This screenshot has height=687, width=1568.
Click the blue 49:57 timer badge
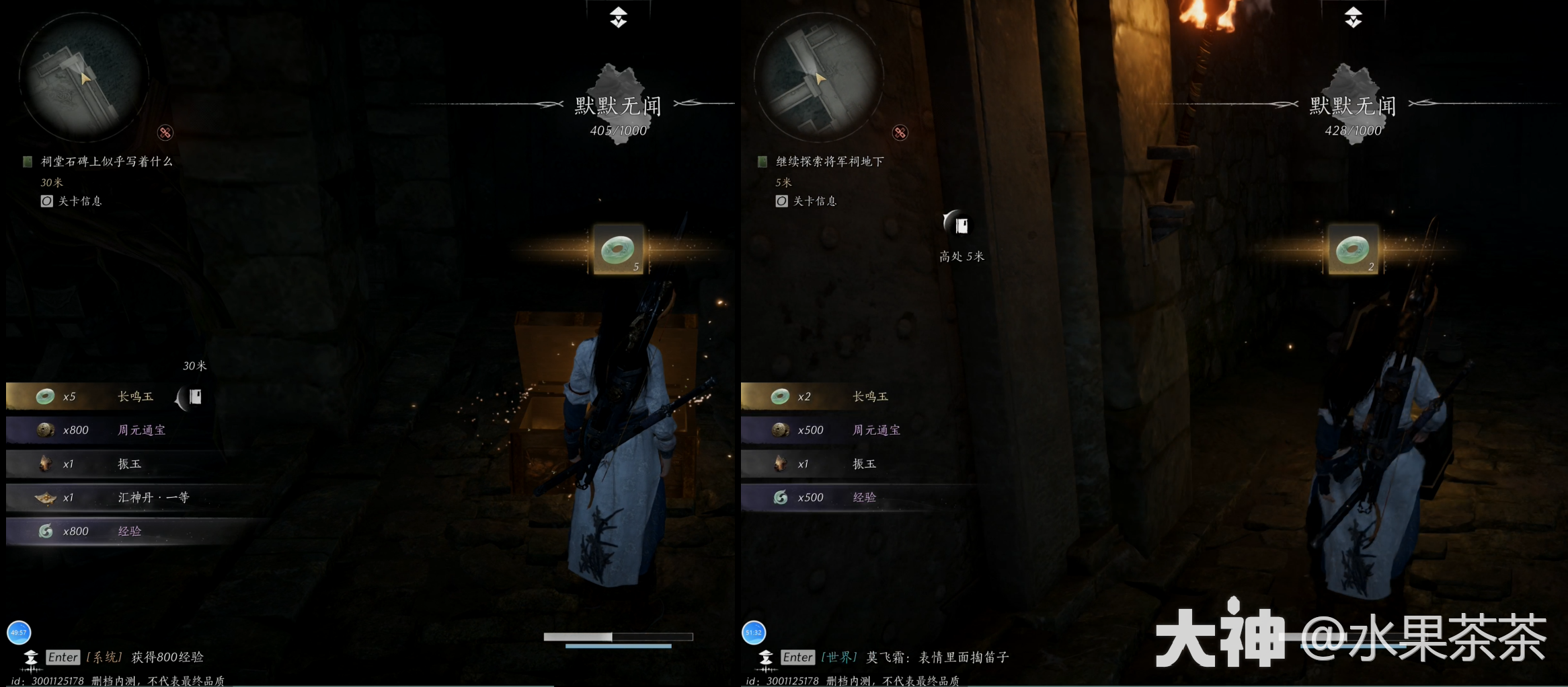[19, 632]
